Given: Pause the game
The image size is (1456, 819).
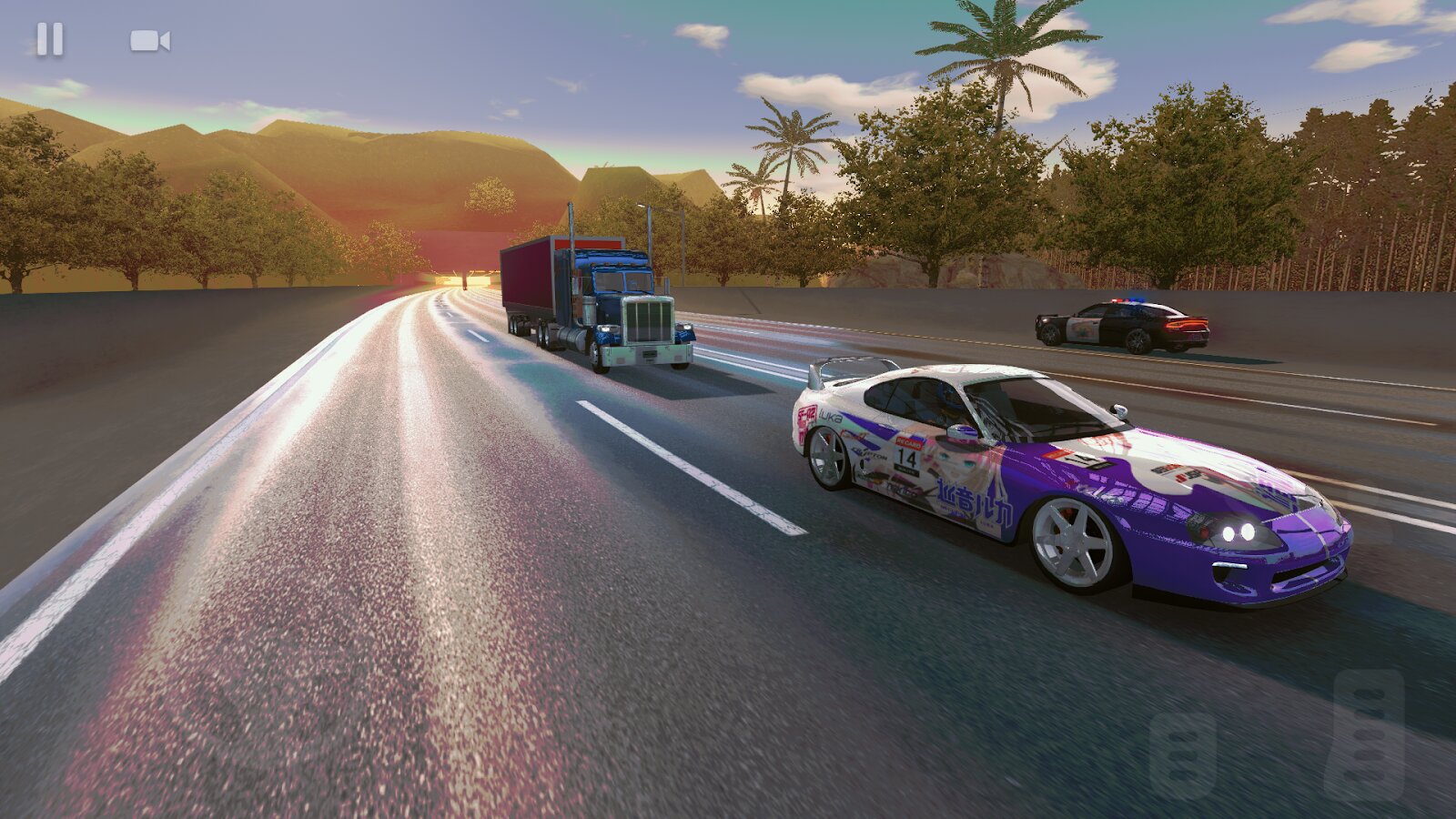Looking at the screenshot, I should 50,40.
